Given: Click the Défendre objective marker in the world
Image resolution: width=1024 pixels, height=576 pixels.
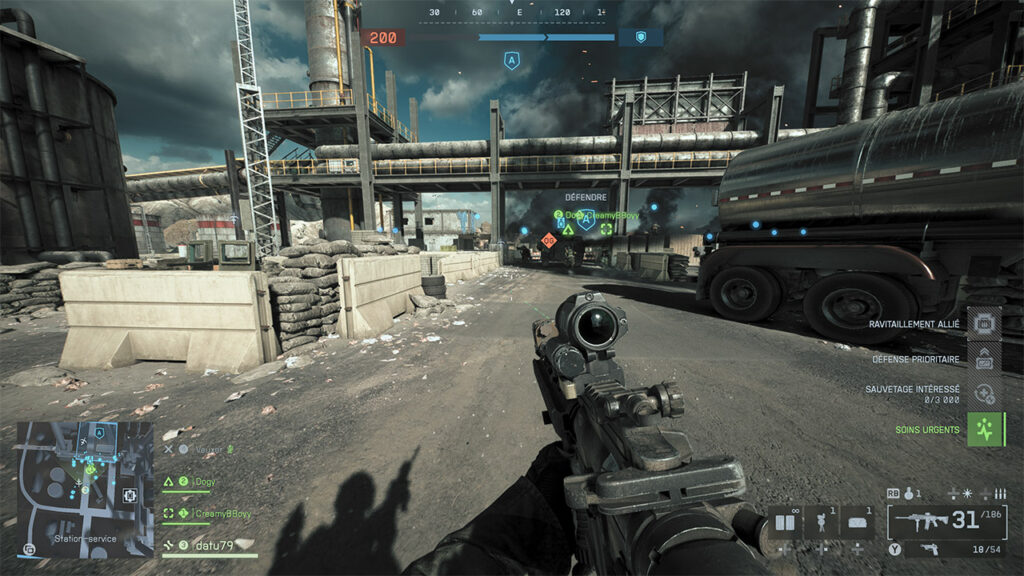Looking at the screenshot, I should 586,220.
